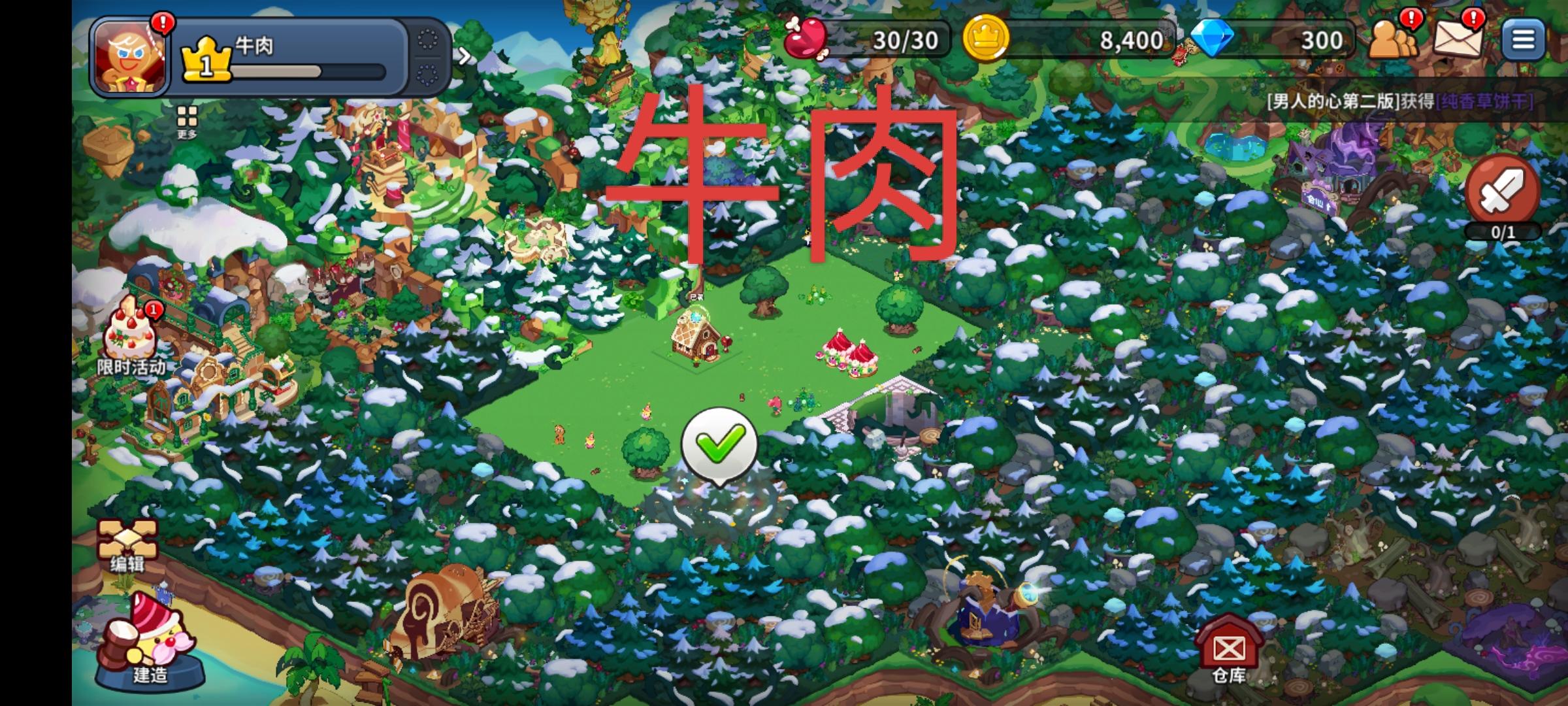This screenshot has height=706, width=1568.
Task: Tap the upper loading circle beside profile bar
Action: (x=428, y=39)
